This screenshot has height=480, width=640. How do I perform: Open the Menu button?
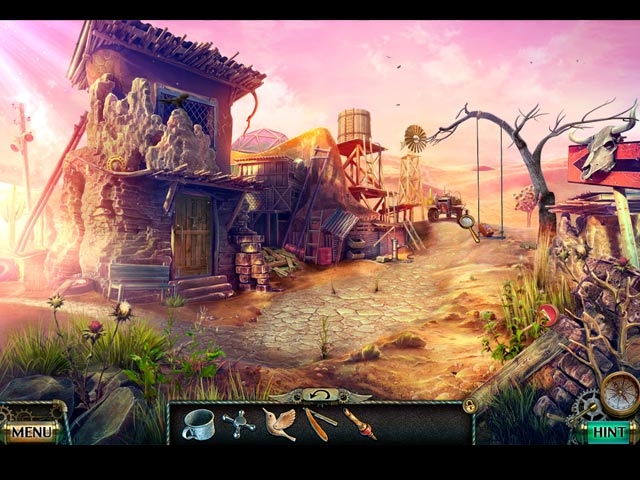pos(32,433)
